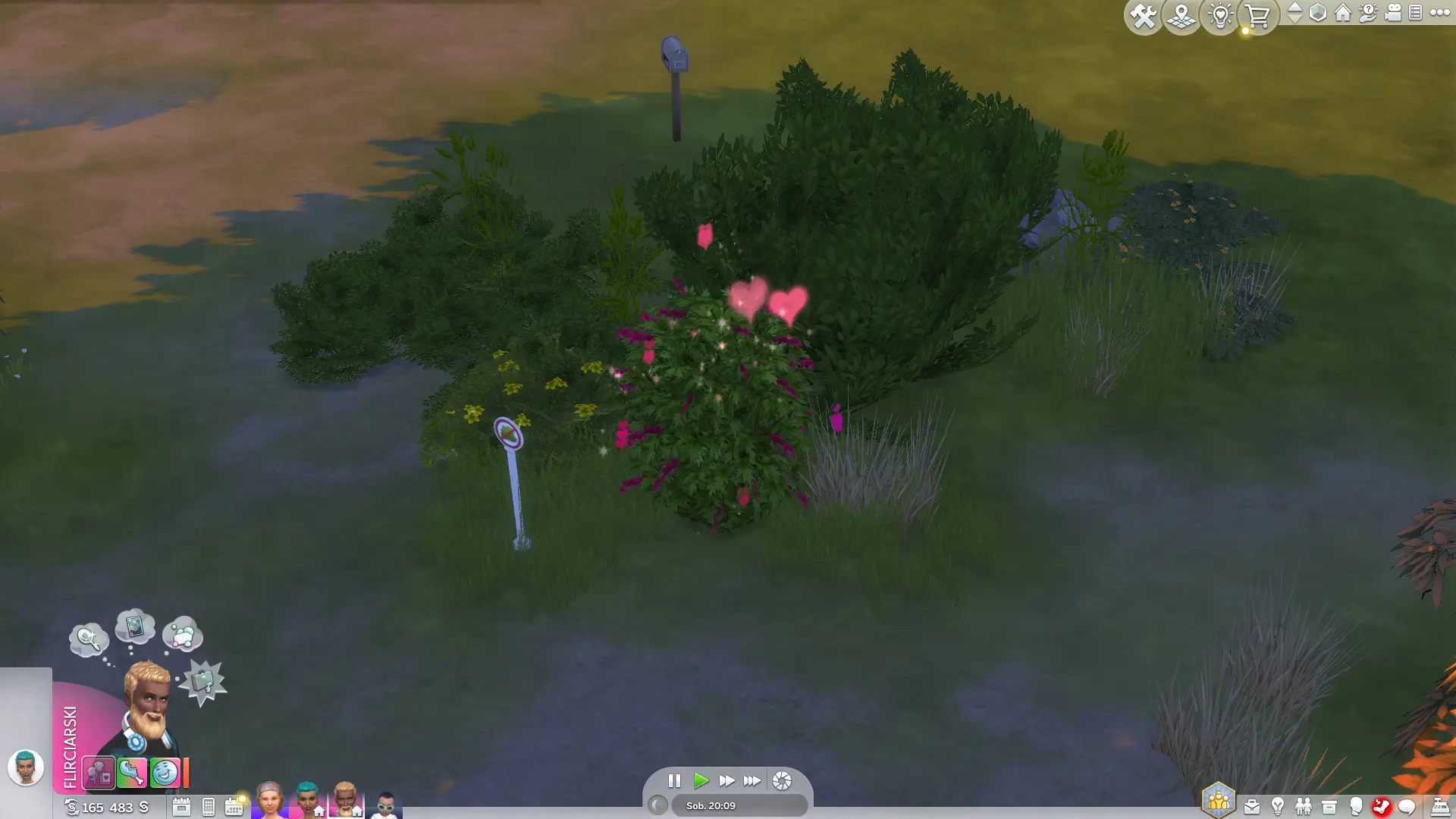The image size is (1456, 819).
Task: Open camera controls with the video camera icon
Action: pos(1392,13)
